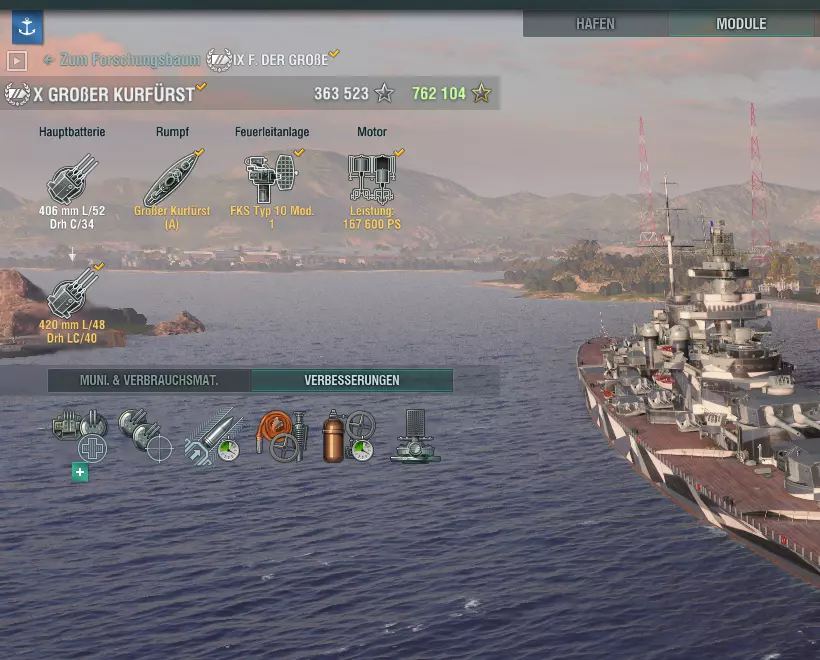The height and width of the screenshot is (660, 820).
Task: Switch to Muni. & Verbrauchsmat. tab
Action: [x=149, y=381]
